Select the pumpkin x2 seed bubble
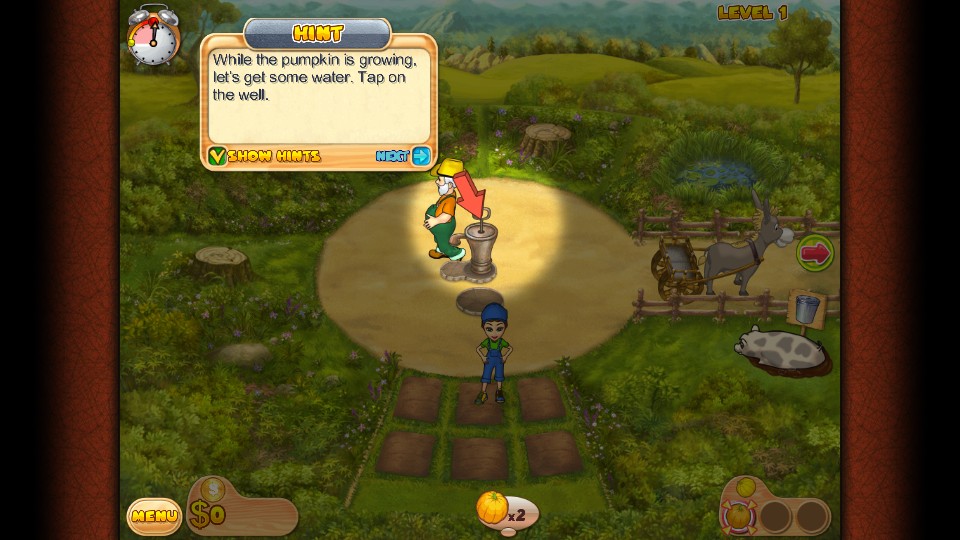 (494, 508)
